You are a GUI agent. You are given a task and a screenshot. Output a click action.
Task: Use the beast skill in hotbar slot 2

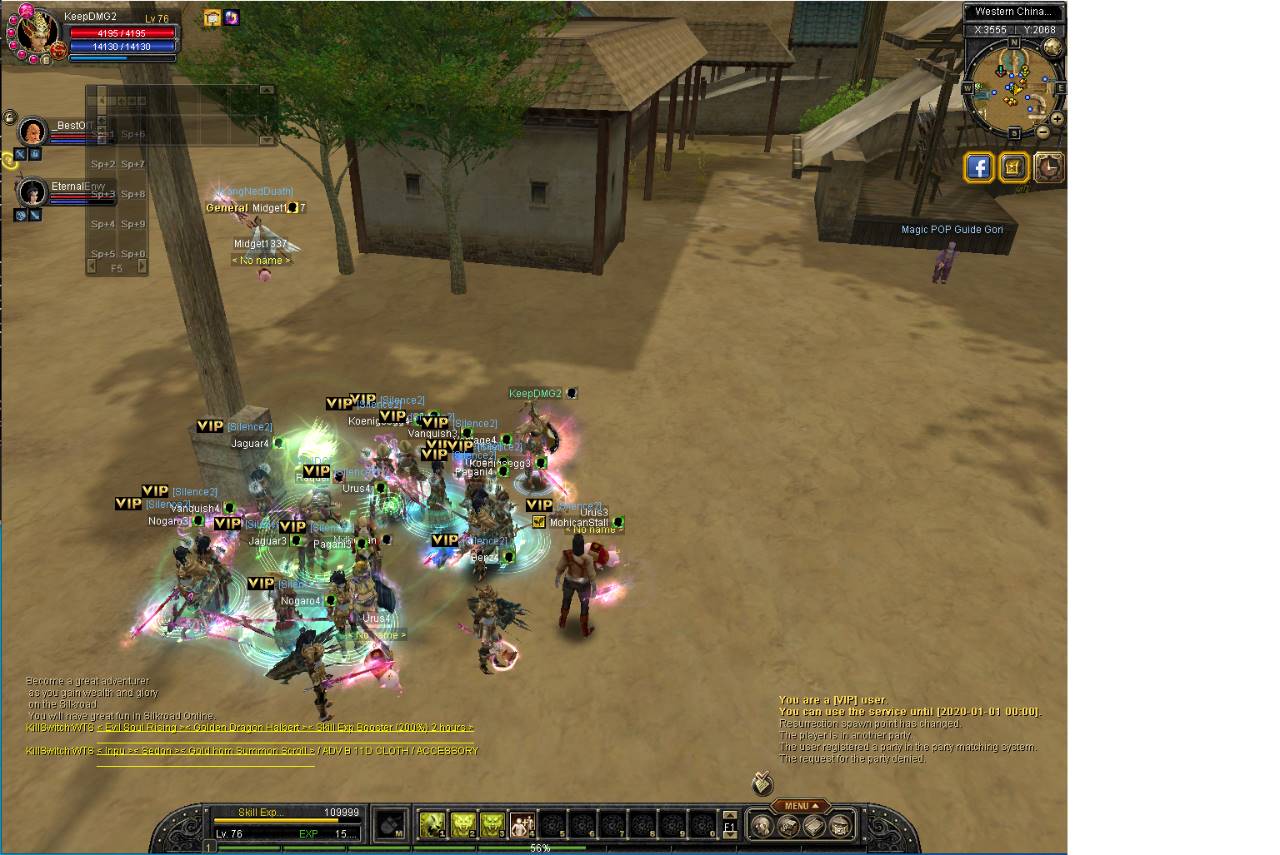[463, 824]
